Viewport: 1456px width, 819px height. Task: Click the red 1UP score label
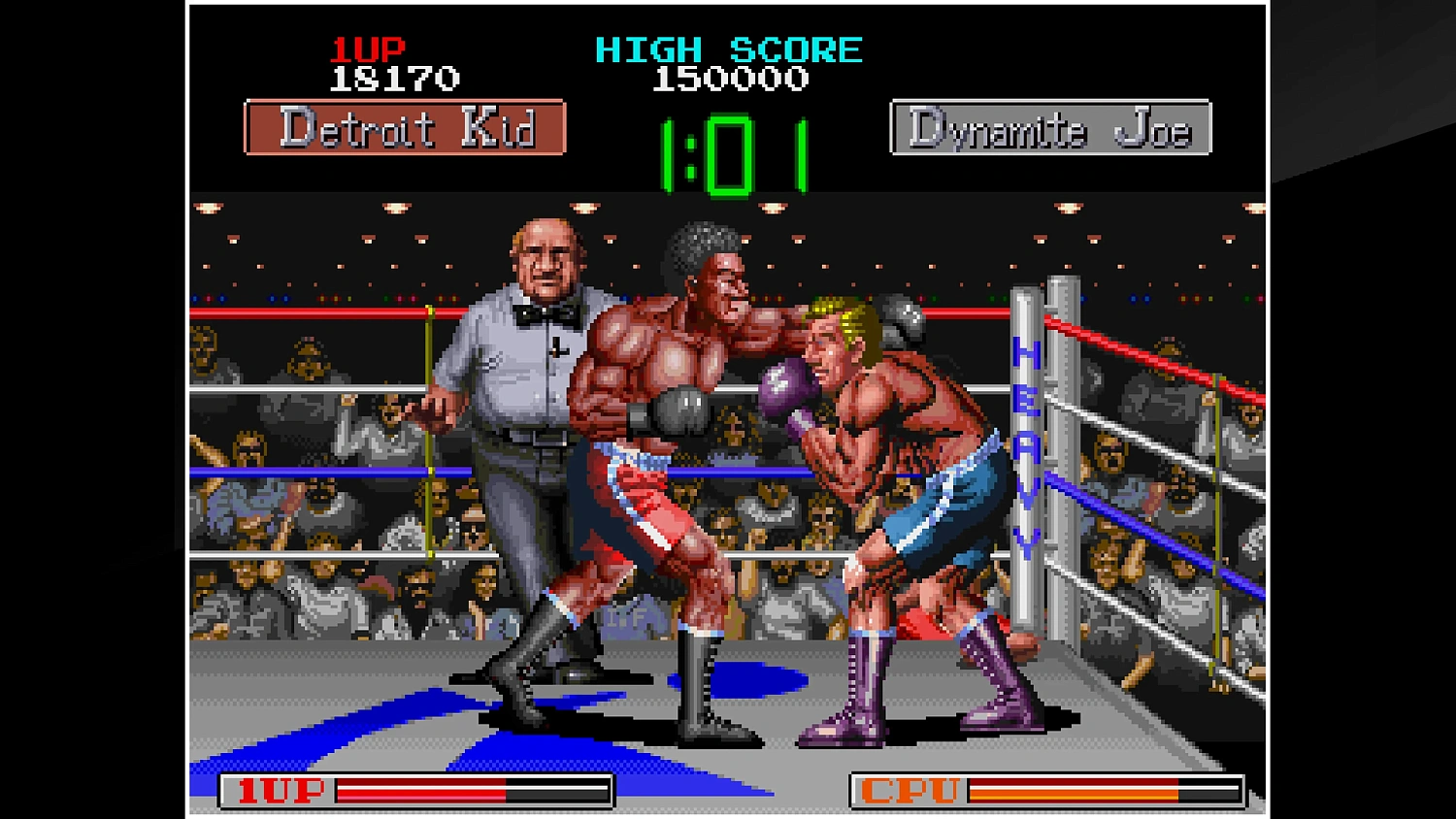tap(368, 49)
